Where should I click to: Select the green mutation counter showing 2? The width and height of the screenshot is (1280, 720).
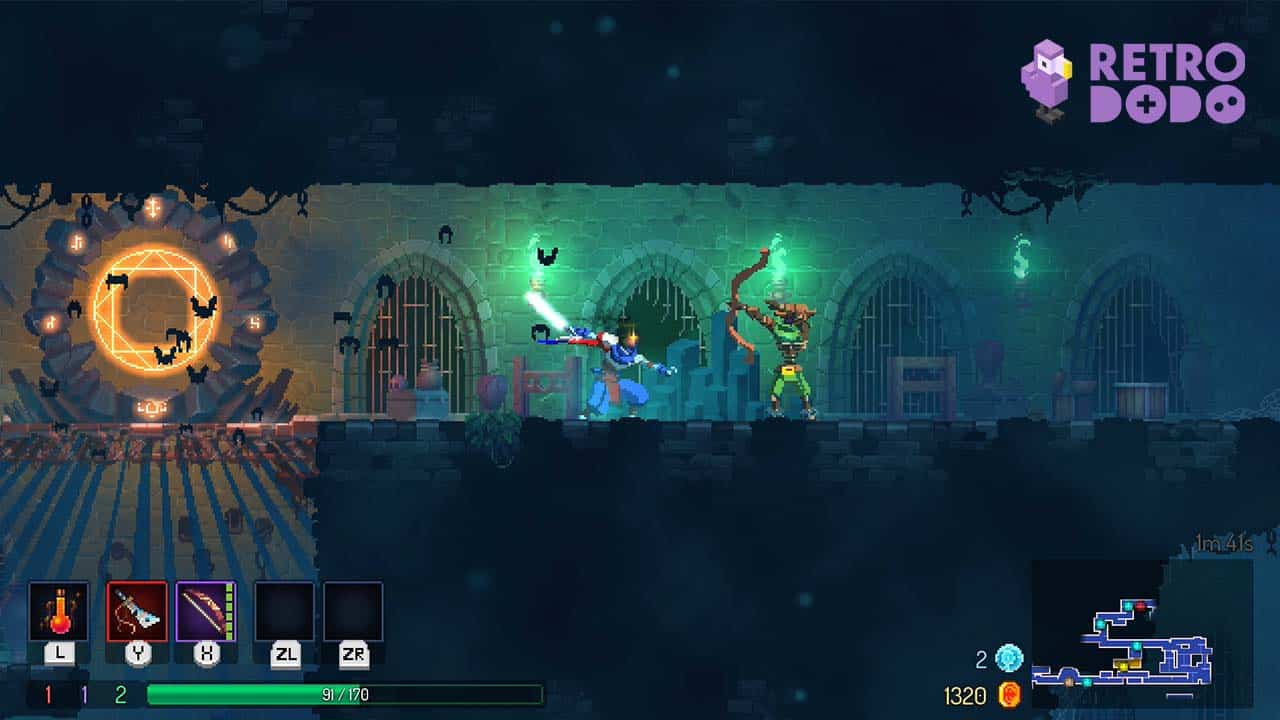pyautogui.click(x=120, y=693)
